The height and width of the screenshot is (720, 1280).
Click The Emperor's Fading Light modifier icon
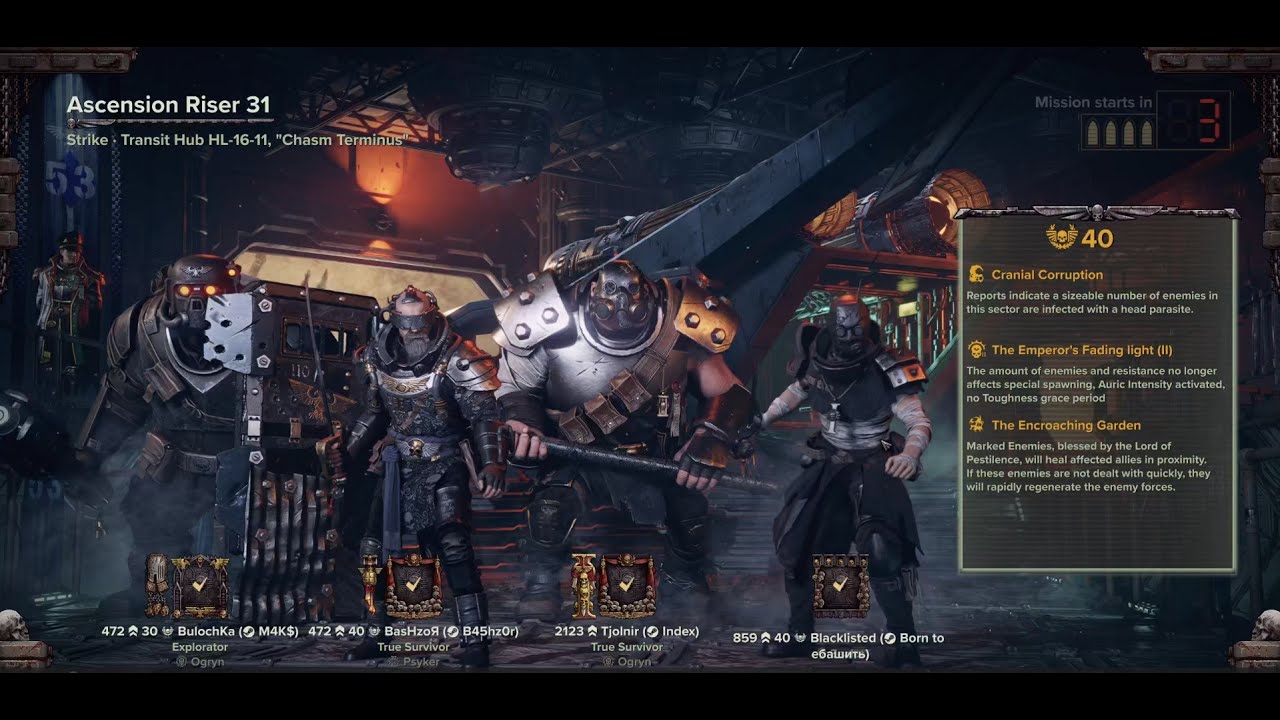click(x=977, y=350)
